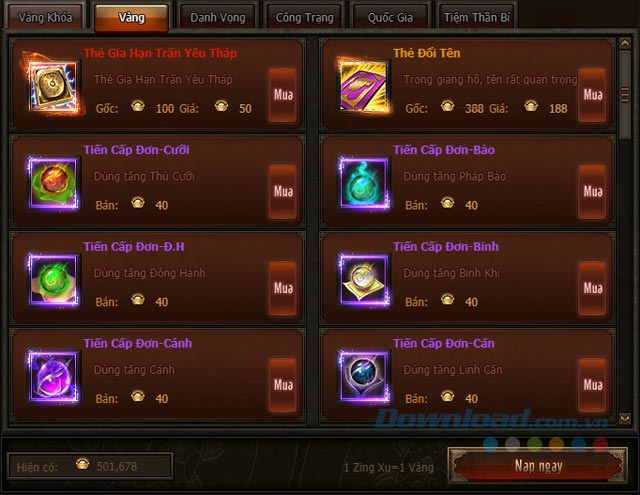Open the Danh Vọng shop tab

tap(218, 17)
